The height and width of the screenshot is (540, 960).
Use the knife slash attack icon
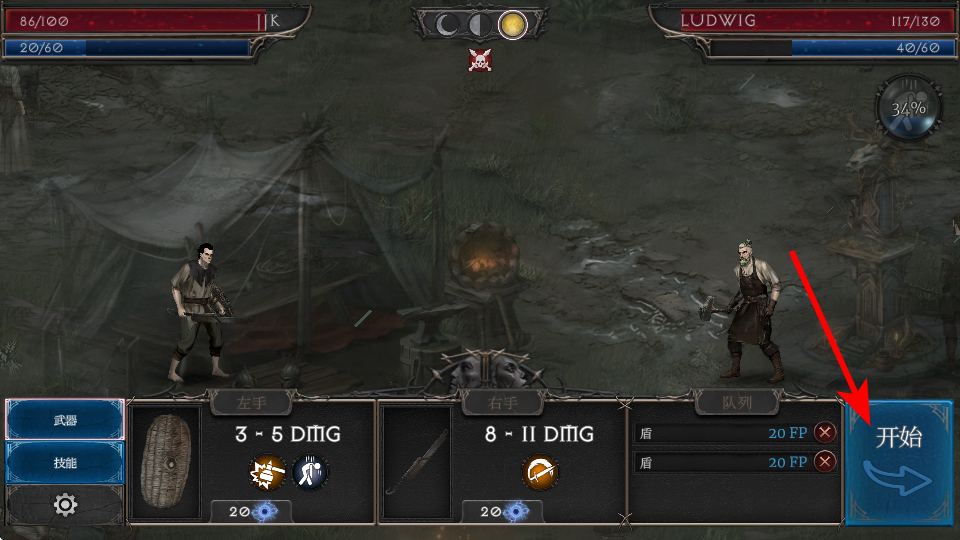coord(540,471)
